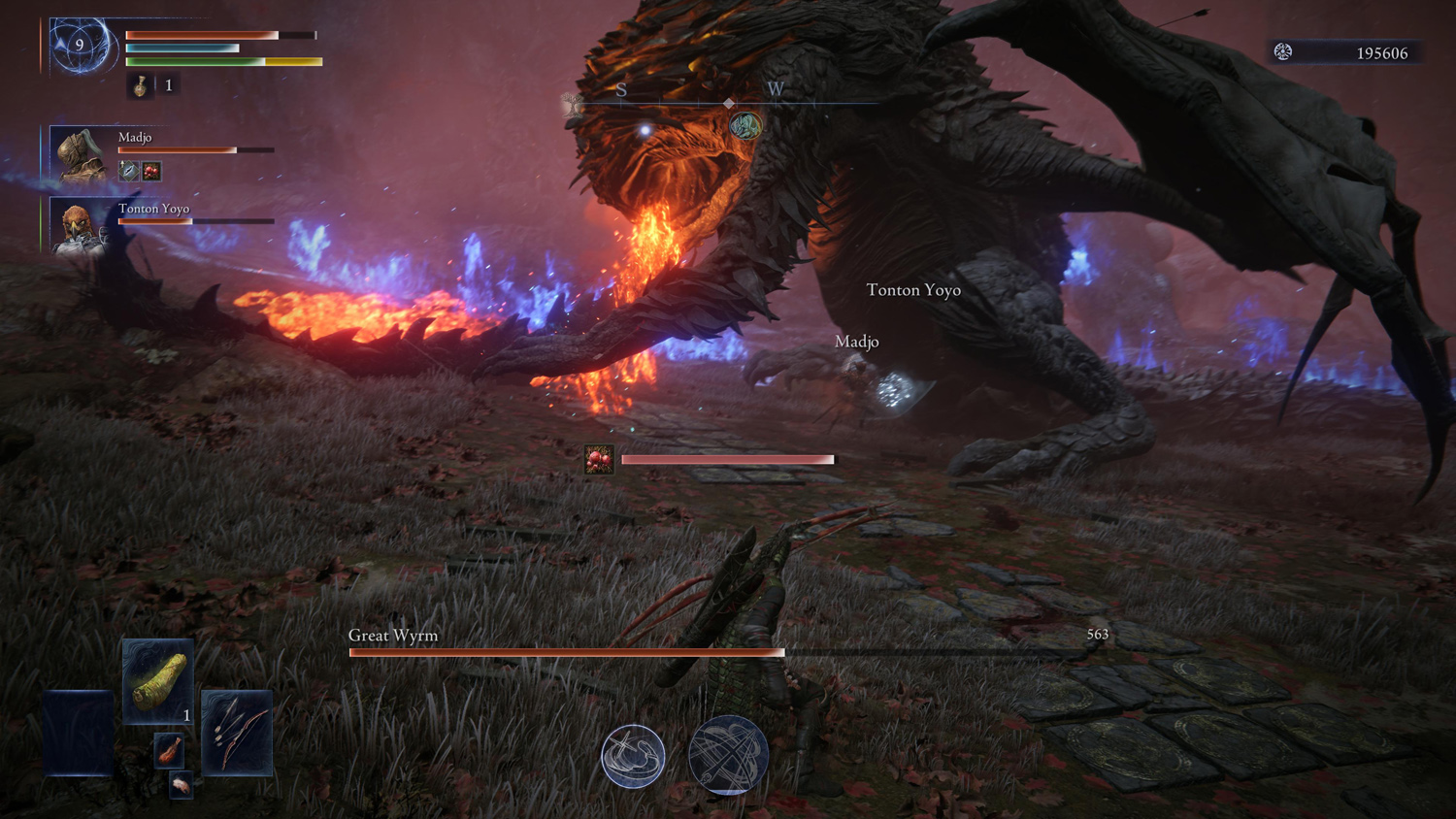1456x819 pixels.
Task: Click Madjo's teammate portrait
Action: coord(81,154)
